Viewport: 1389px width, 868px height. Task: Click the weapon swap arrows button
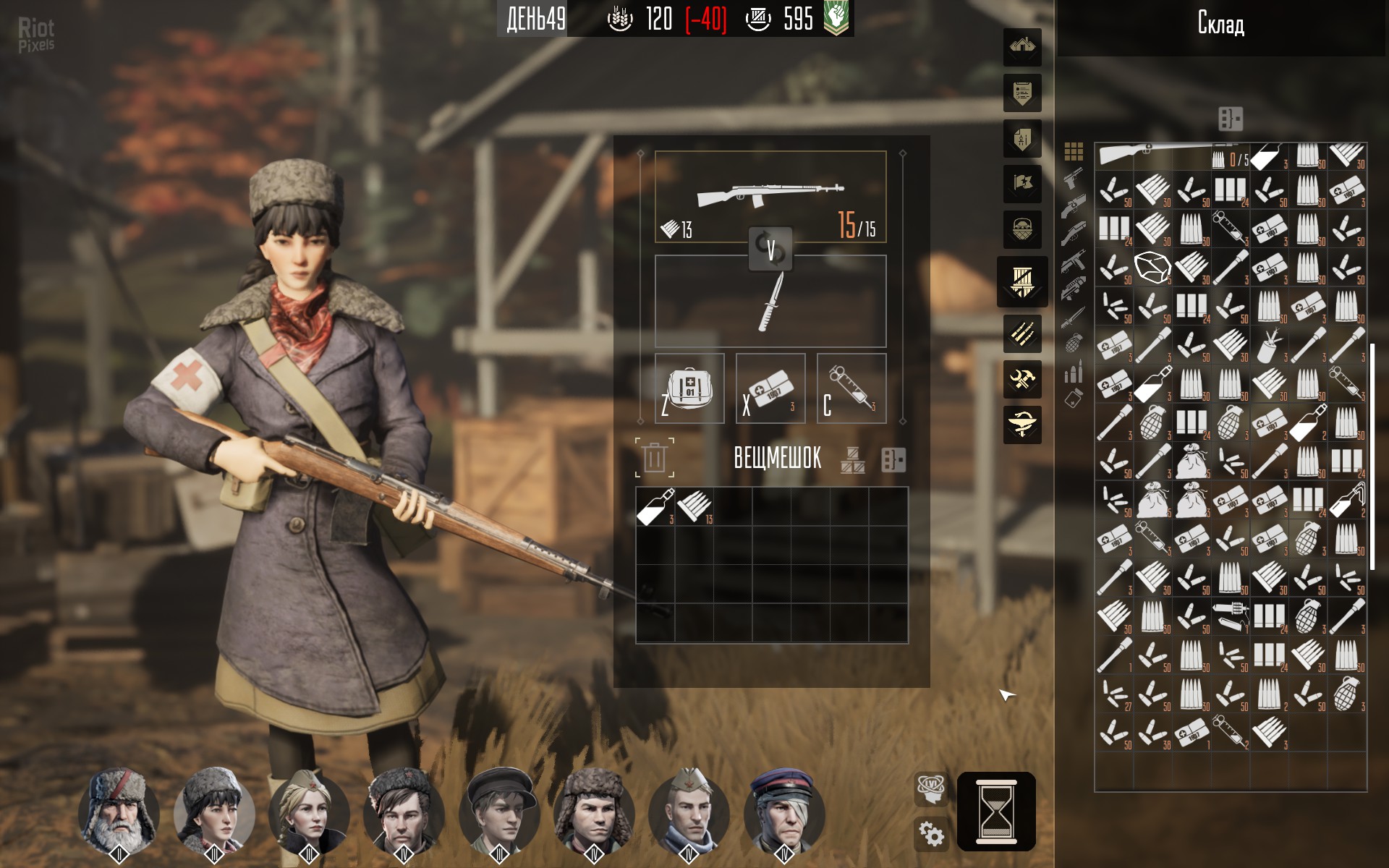pyautogui.click(x=770, y=249)
